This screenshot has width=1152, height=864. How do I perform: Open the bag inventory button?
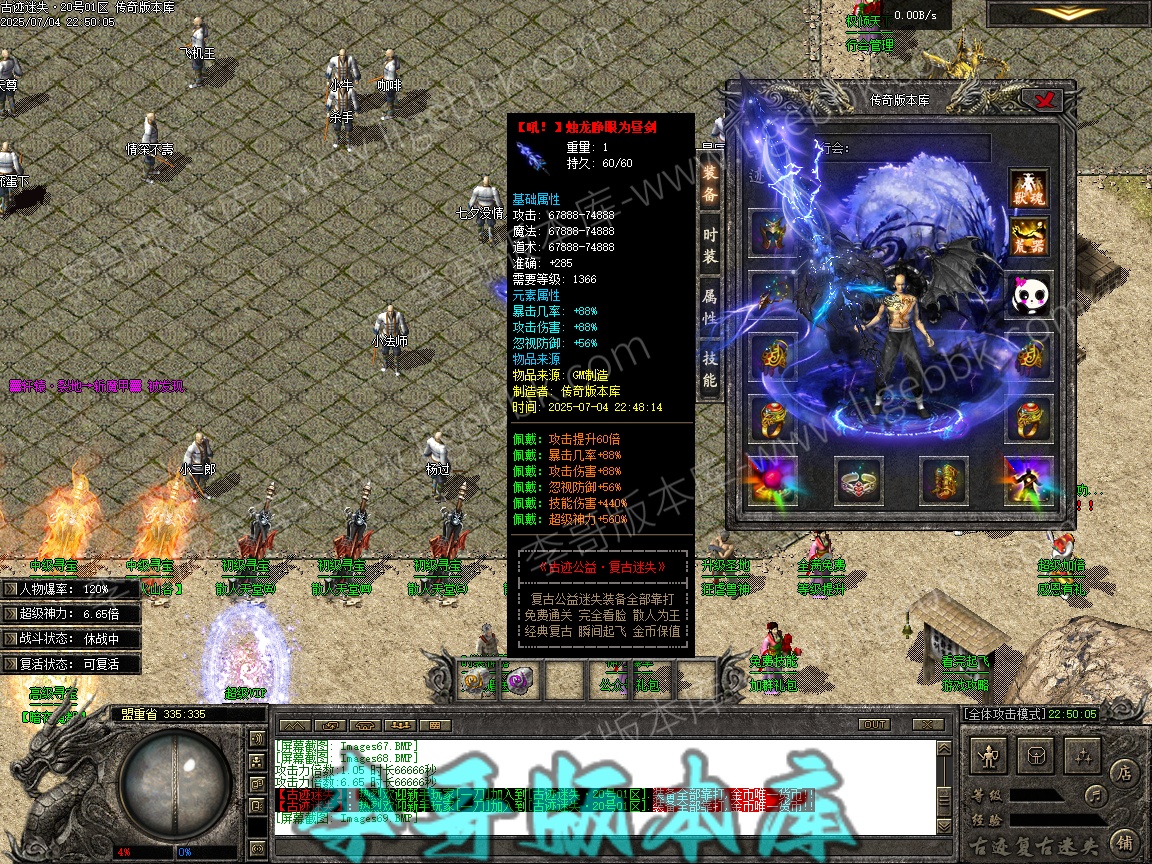point(1037,756)
